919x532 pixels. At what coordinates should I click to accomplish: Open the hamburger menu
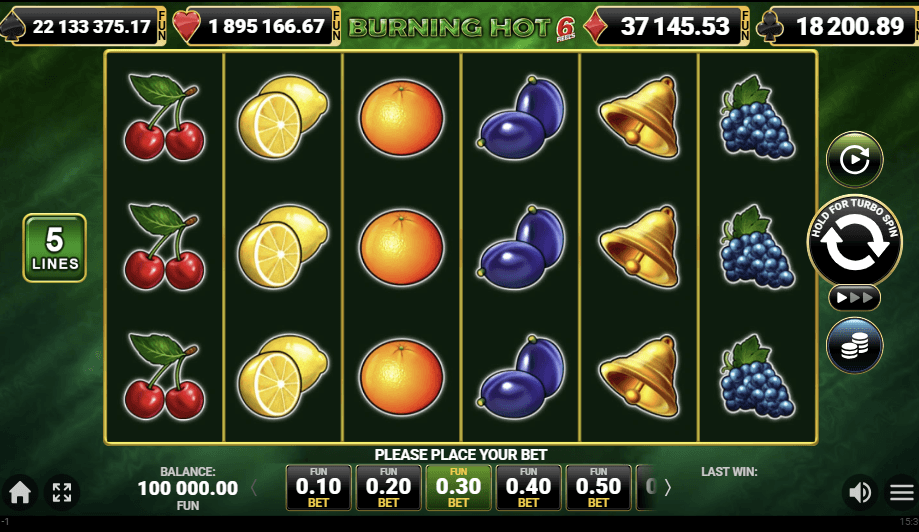(x=901, y=491)
